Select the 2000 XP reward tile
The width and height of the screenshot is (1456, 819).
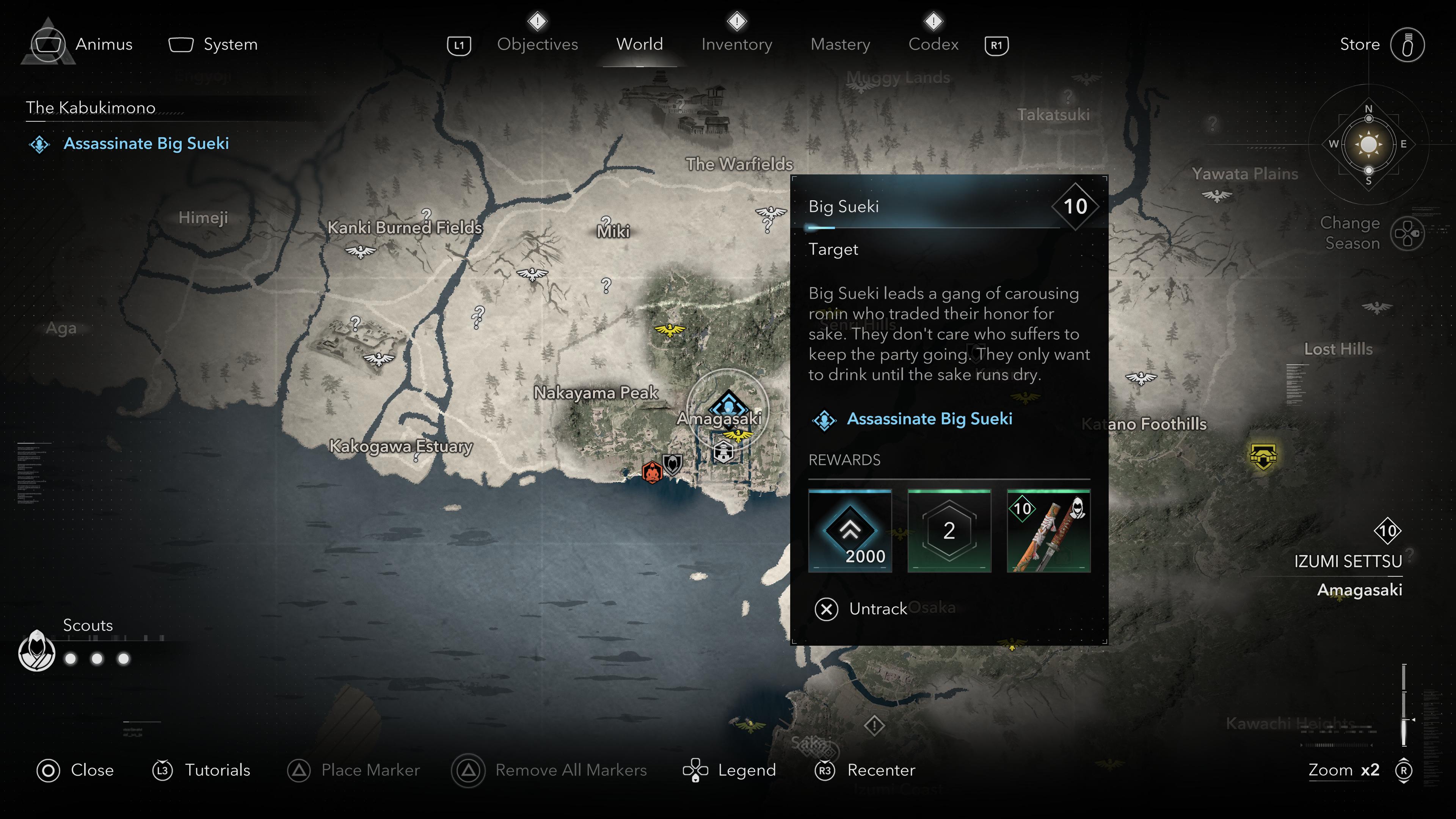pyautogui.click(x=849, y=531)
